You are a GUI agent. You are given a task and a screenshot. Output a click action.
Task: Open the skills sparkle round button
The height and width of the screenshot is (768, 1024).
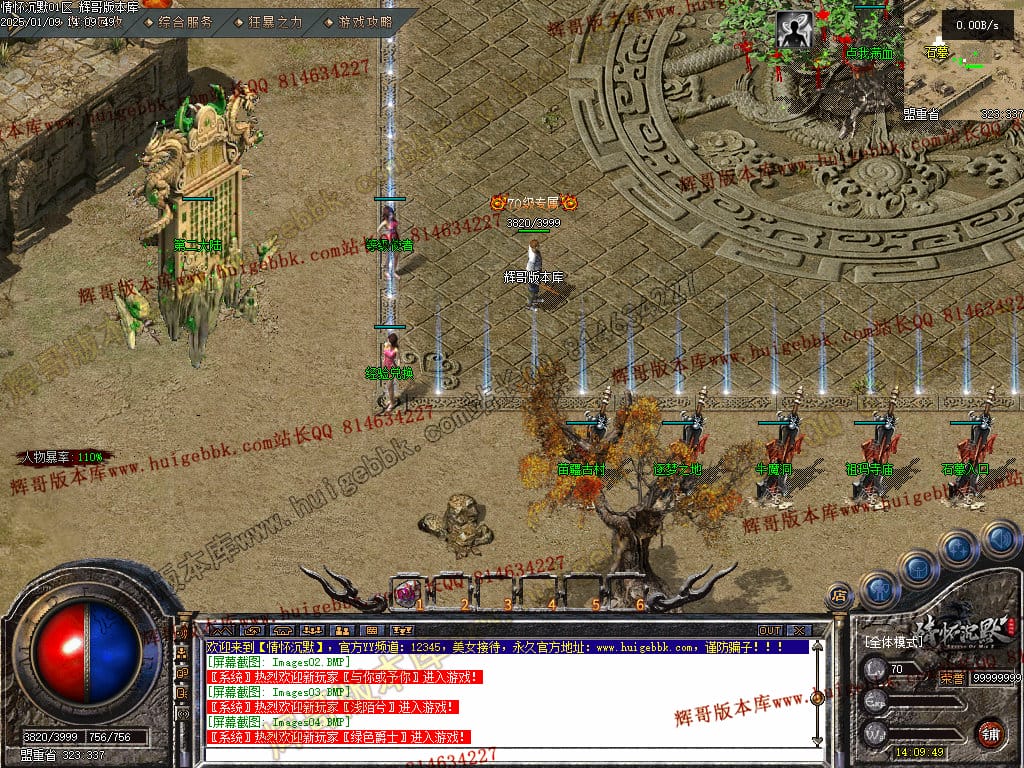pos(958,548)
